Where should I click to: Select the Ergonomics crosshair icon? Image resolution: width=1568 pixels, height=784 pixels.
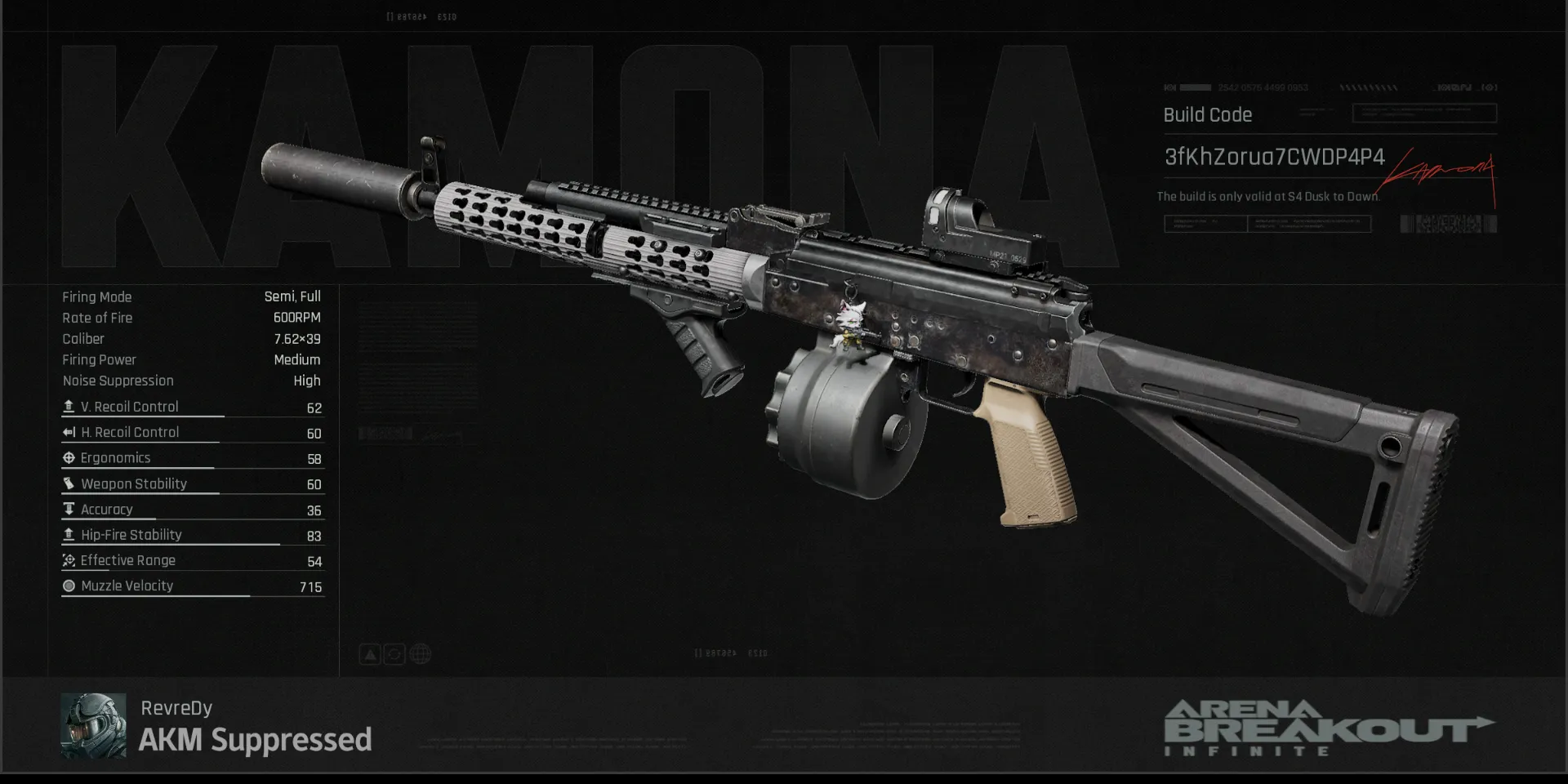click(69, 458)
